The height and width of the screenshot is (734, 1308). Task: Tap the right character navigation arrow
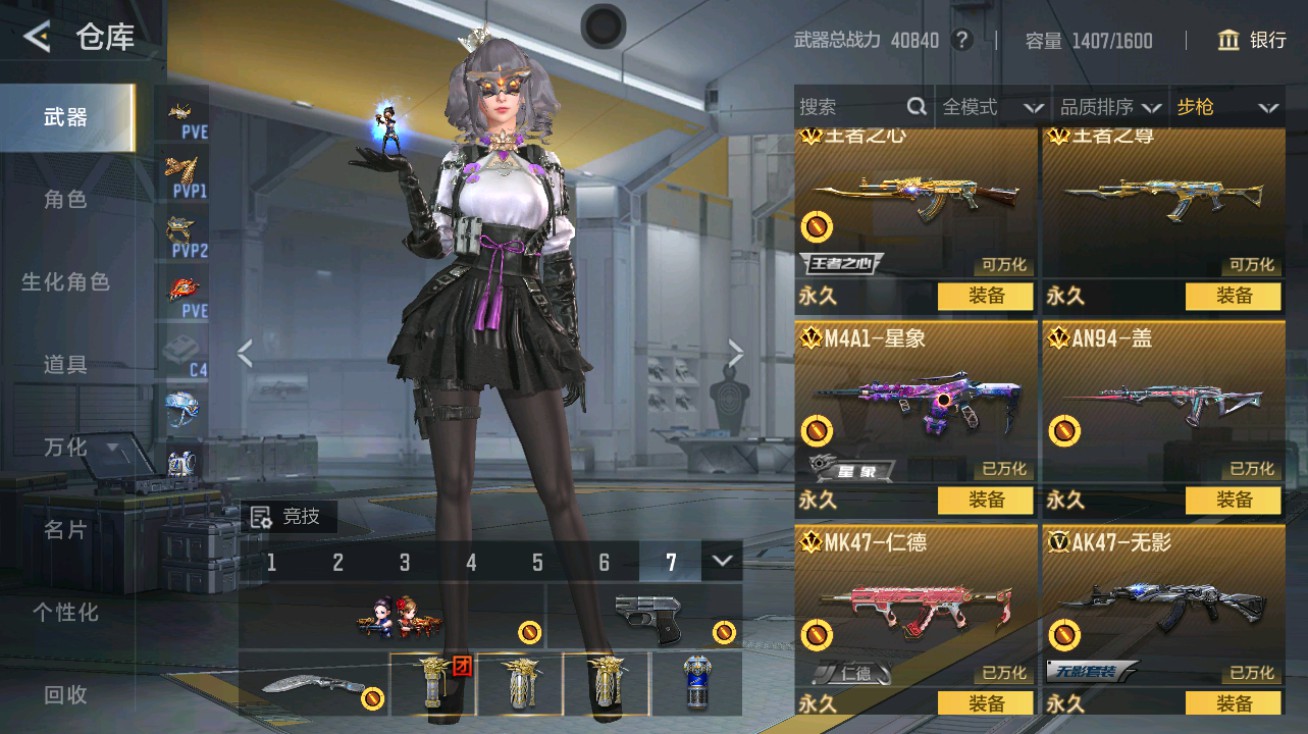tap(737, 352)
